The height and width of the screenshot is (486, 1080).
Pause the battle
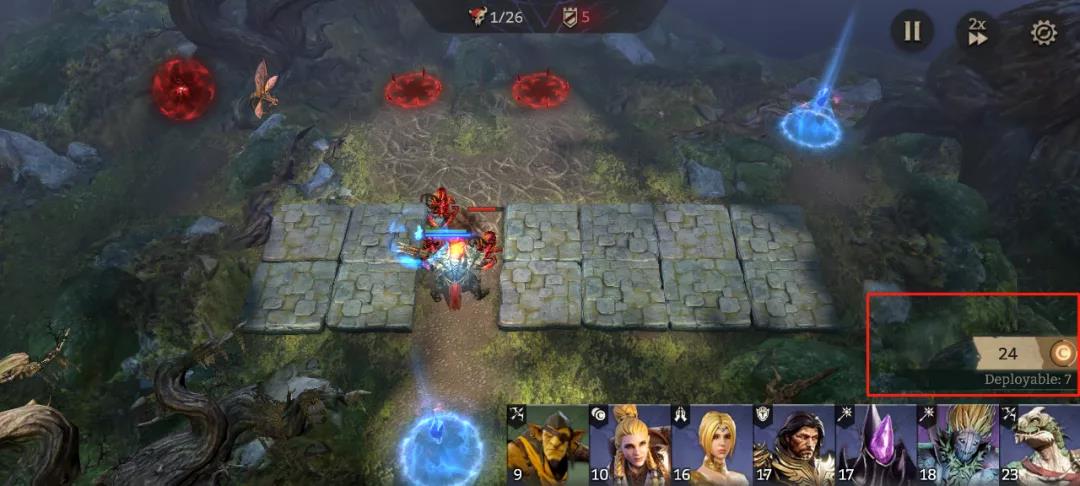[x=912, y=31]
